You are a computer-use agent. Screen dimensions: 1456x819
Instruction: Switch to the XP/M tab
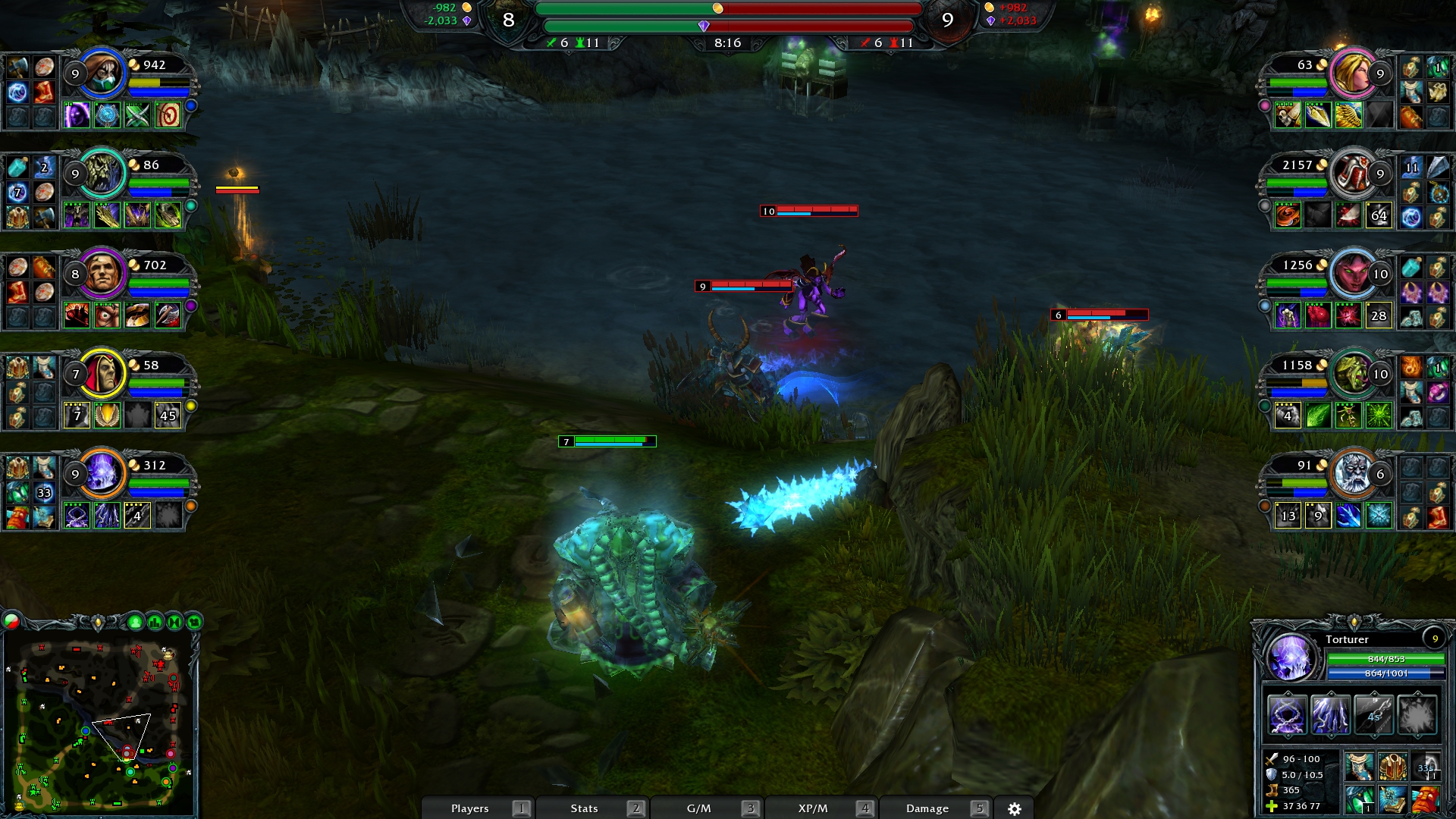click(x=811, y=808)
